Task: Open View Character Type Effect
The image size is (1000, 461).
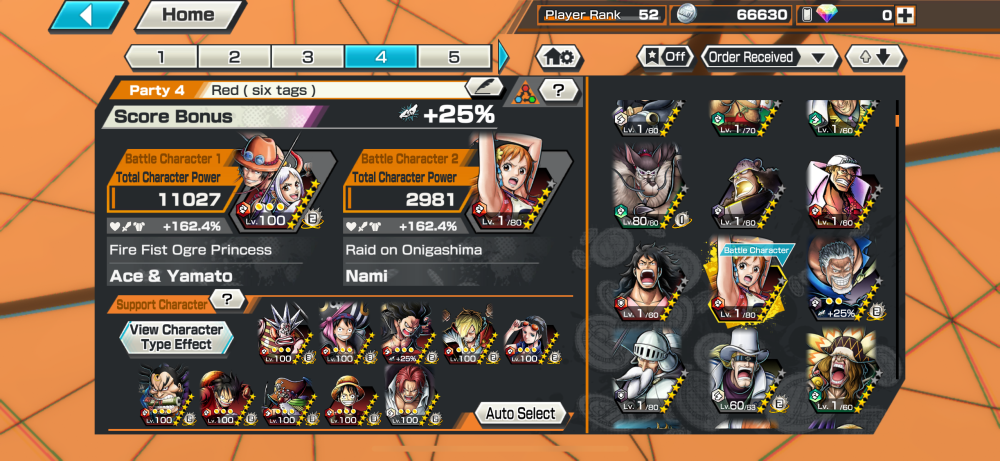Action: [x=177, y=337]
